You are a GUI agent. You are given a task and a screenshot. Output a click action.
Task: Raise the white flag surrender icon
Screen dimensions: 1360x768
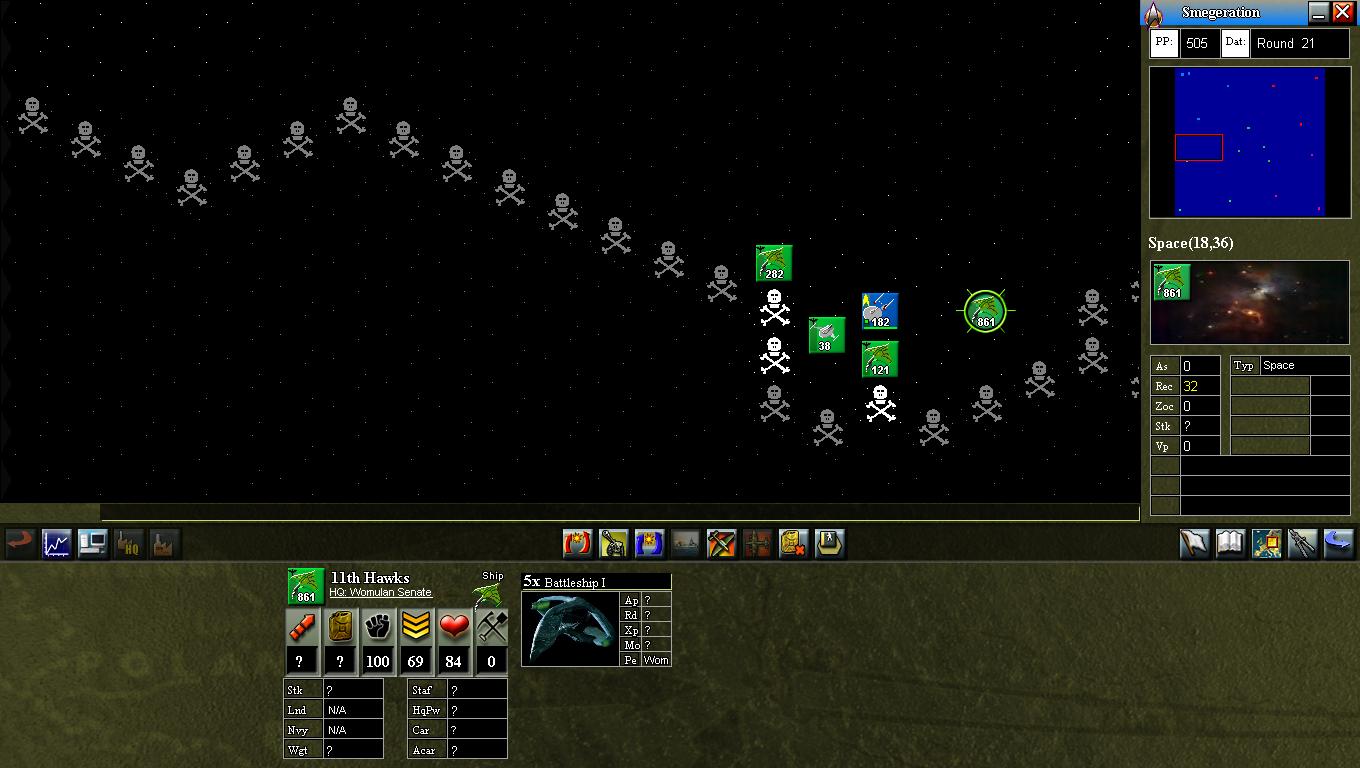(1195, 544)
